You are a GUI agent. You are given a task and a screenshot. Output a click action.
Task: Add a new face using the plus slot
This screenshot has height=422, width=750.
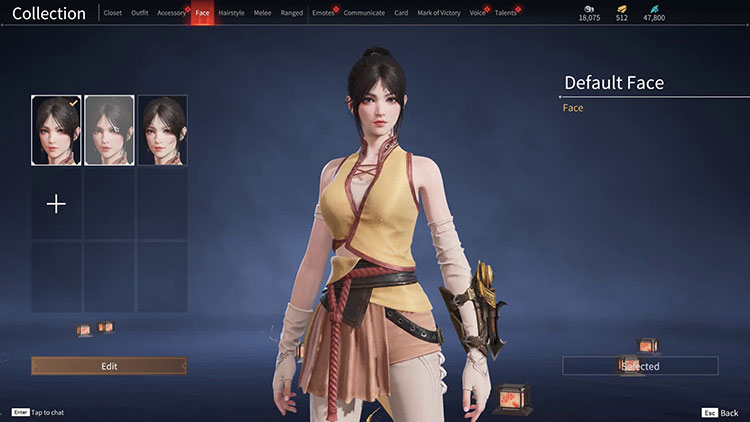tap(57, 204)
